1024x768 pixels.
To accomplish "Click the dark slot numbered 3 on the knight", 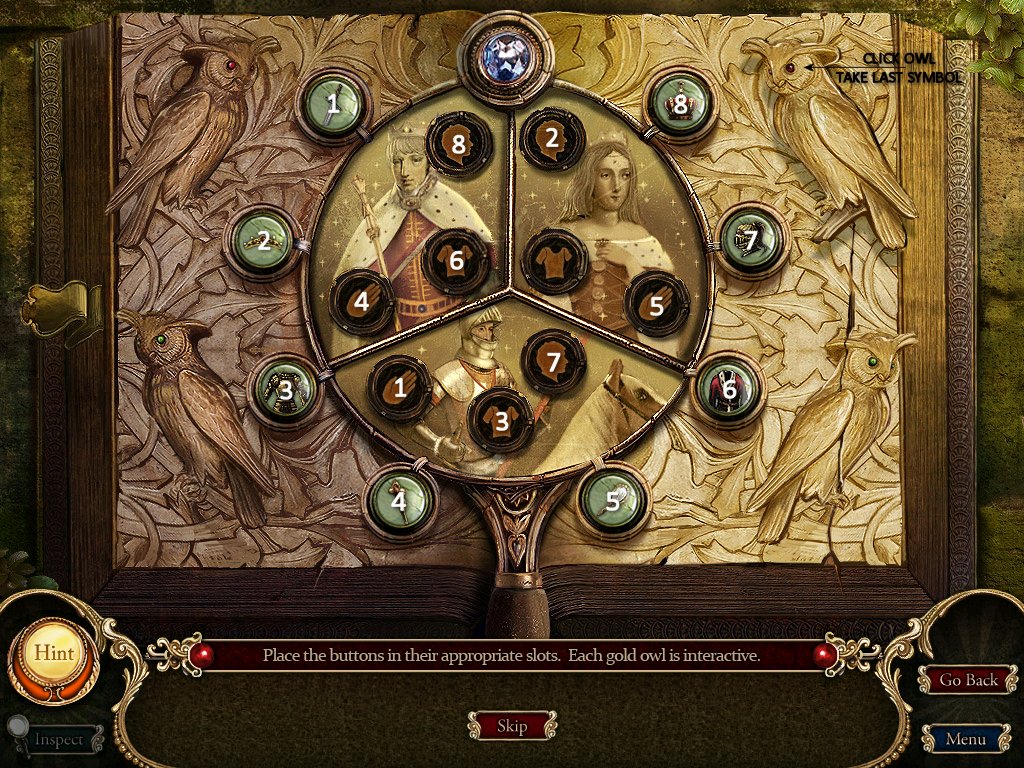I will pyautogui.click(x=501, y=420).
